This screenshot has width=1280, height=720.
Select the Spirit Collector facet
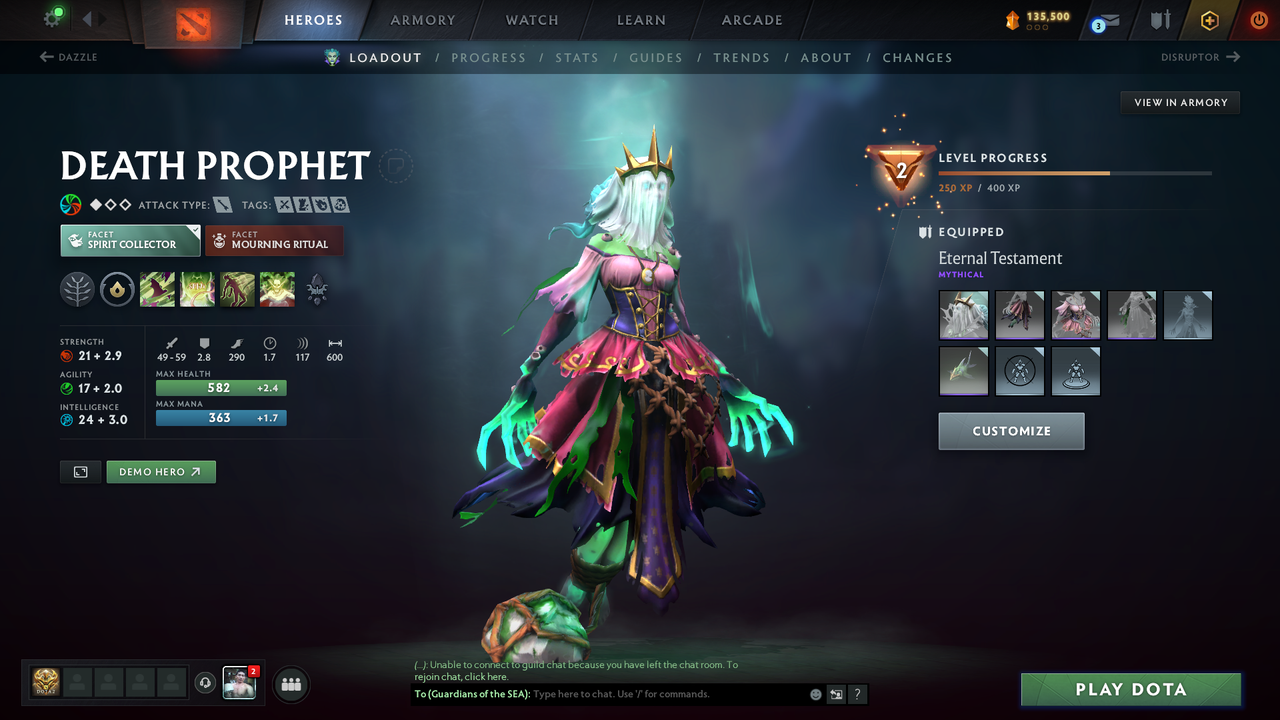coord(129,240)
